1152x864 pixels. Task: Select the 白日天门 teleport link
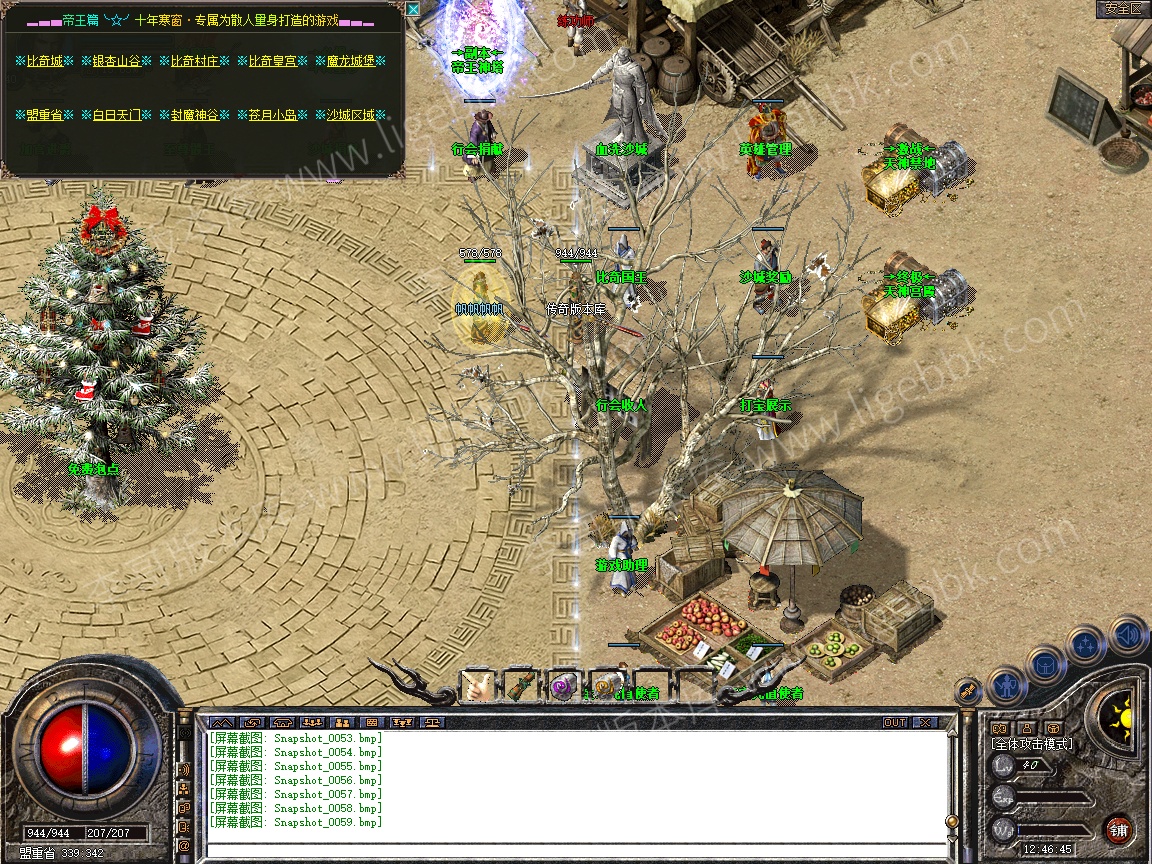click(116, 115)
